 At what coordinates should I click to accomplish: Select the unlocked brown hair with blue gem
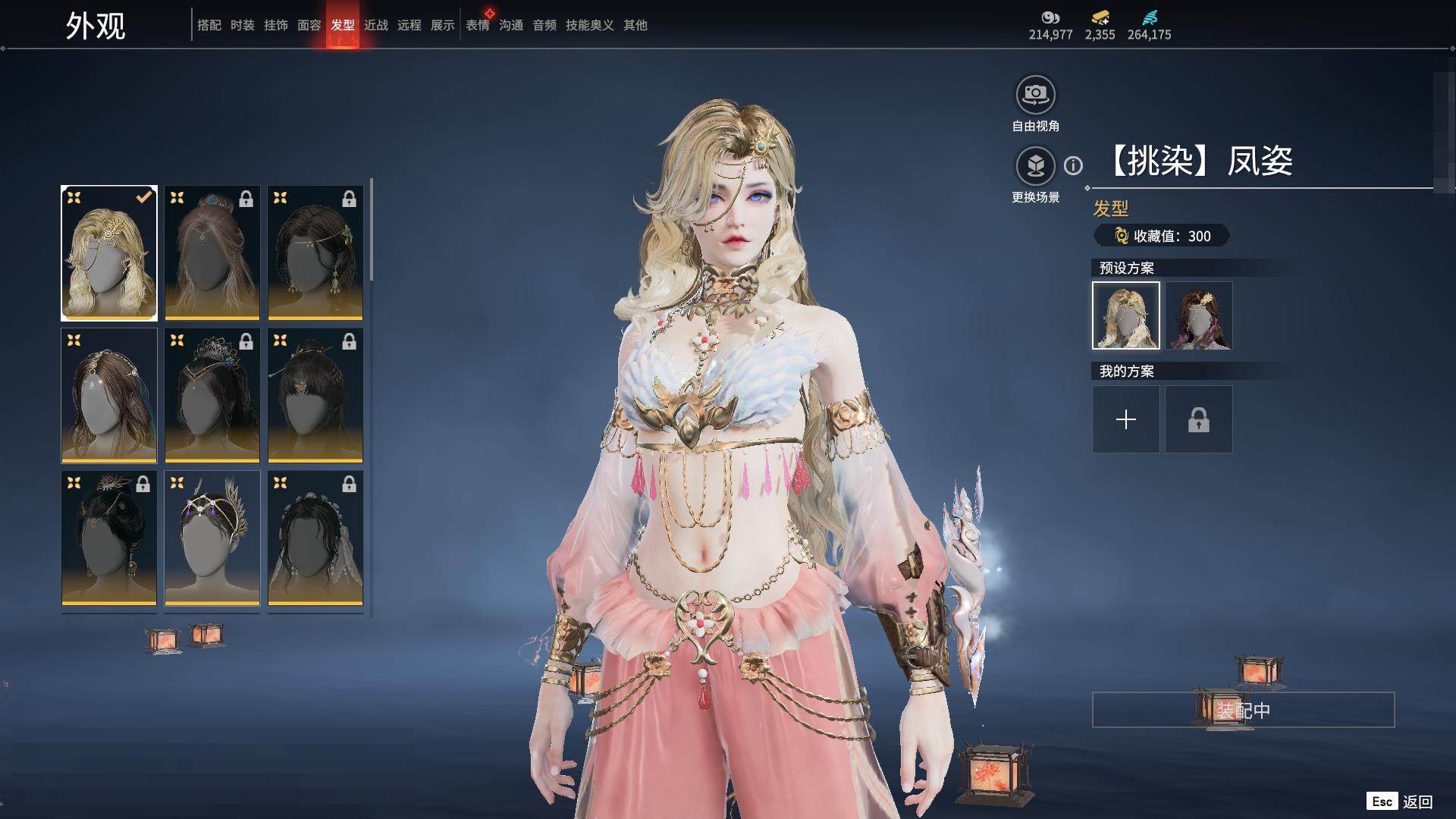pos(109,395)
